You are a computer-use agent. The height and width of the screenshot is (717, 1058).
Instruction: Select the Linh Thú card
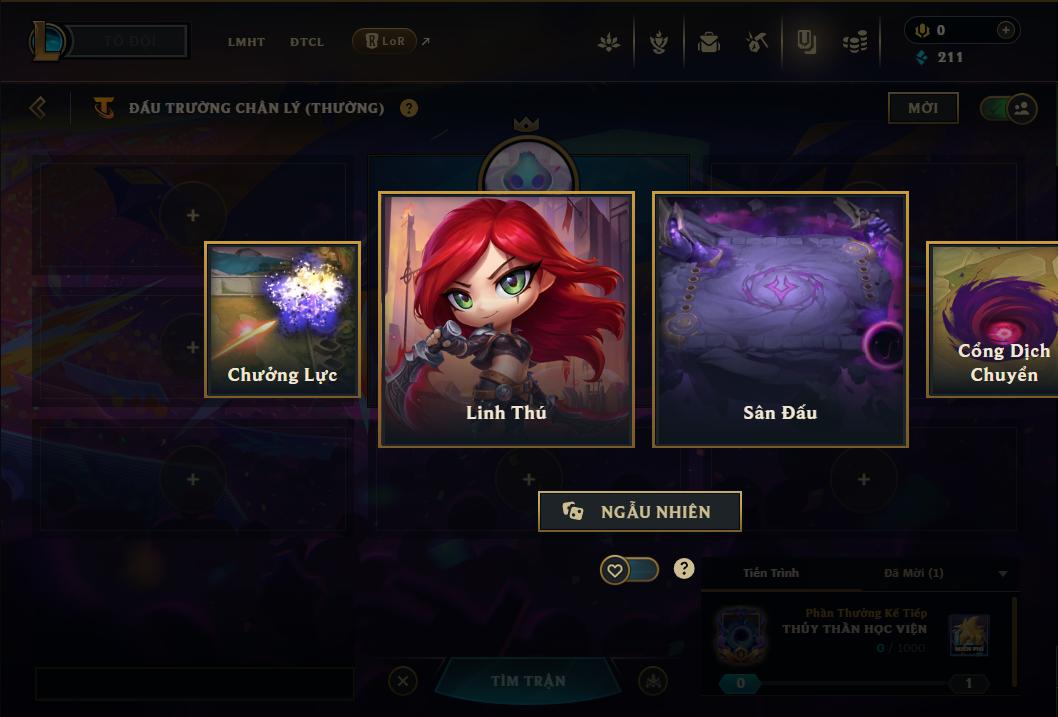pyautogui.click(x=506, y=319)
